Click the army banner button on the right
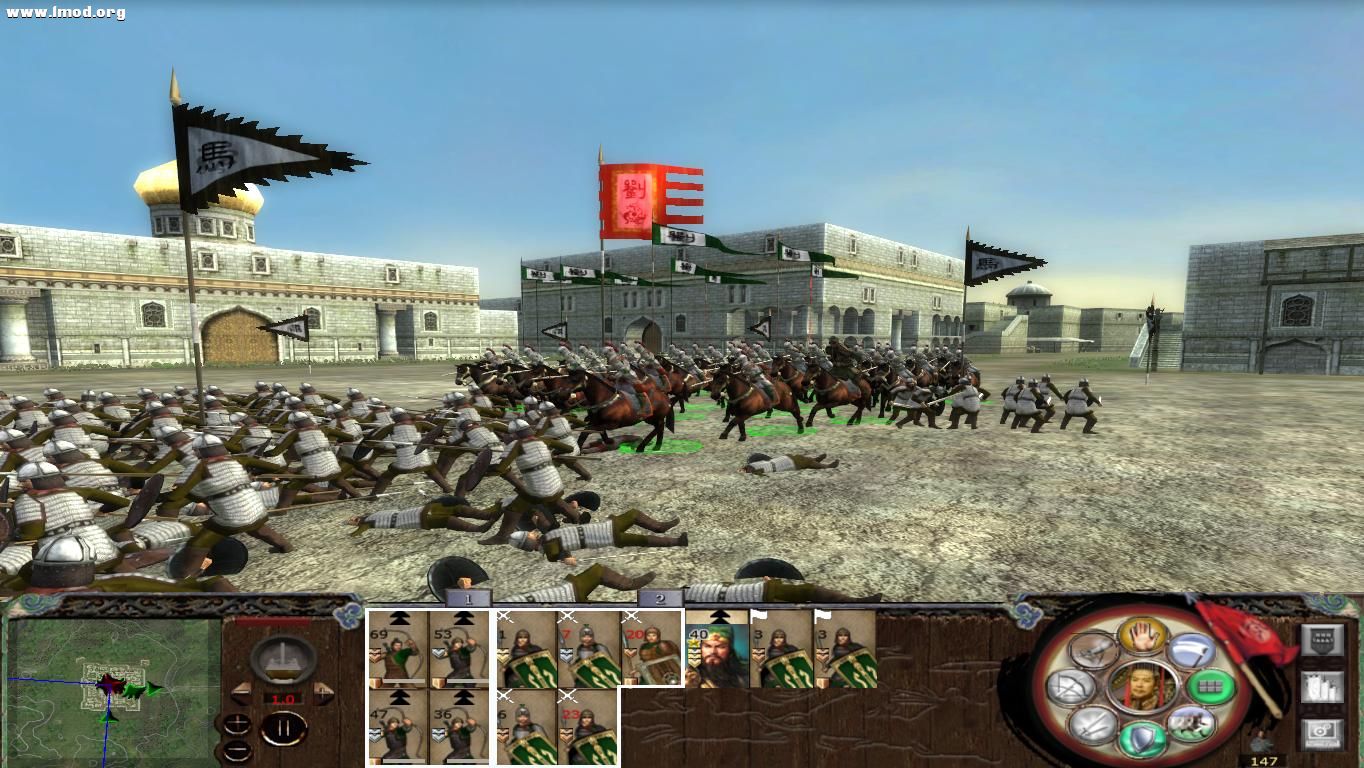The width and height of the screenshot is (1364, 768). click(x=1321, y=640)
